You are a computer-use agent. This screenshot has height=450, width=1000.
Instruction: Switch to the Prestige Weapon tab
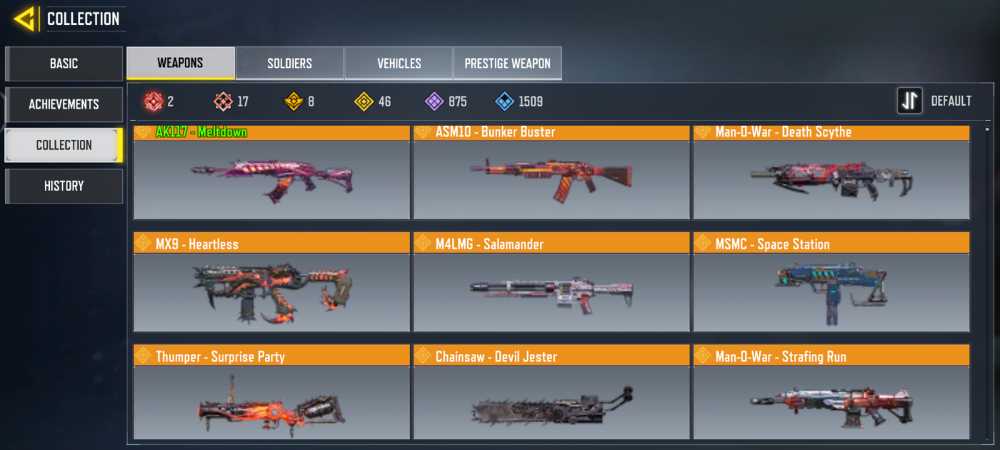click(x=507, y=63)
